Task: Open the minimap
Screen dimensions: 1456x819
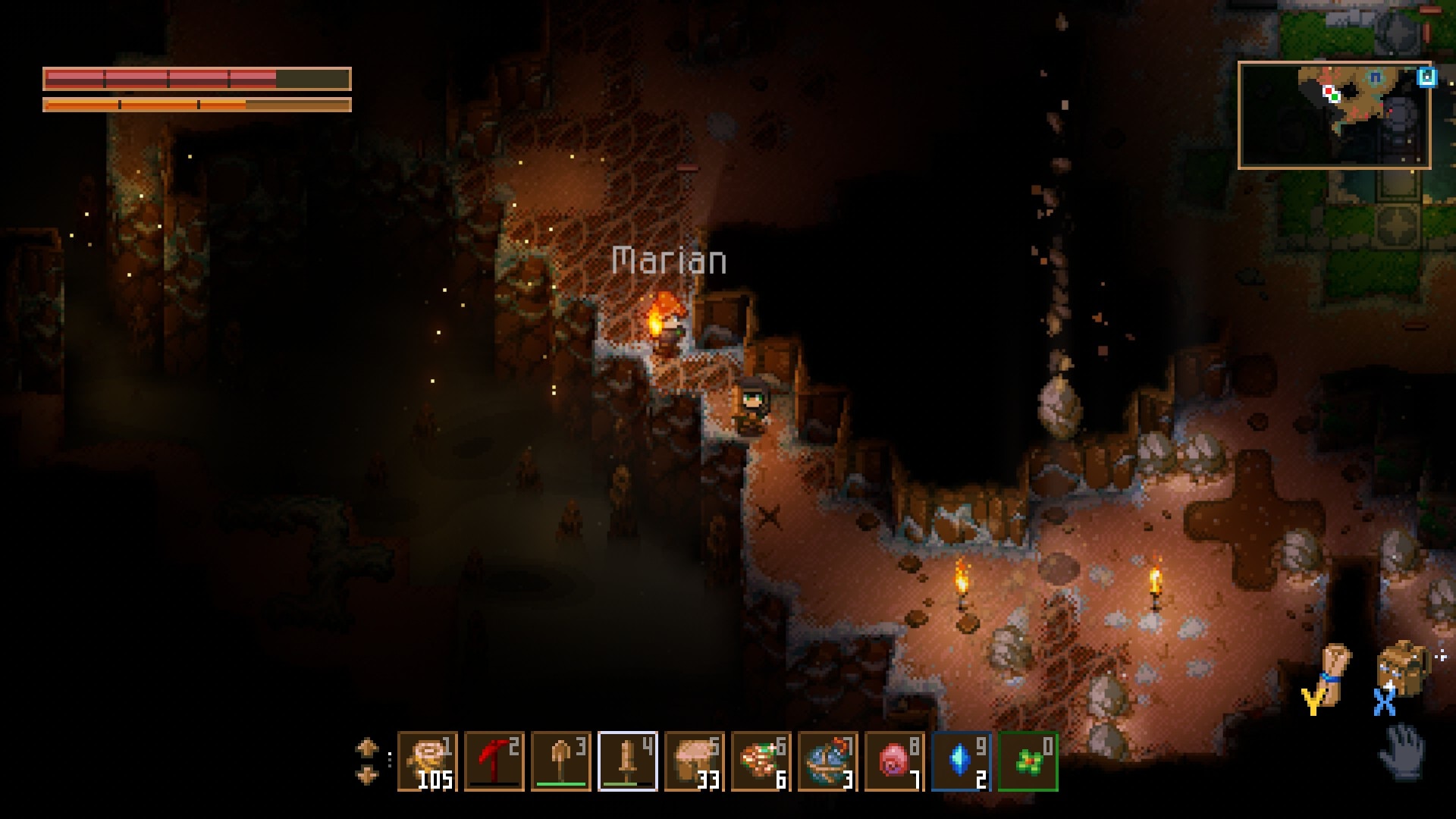Action: [1334, 115]
